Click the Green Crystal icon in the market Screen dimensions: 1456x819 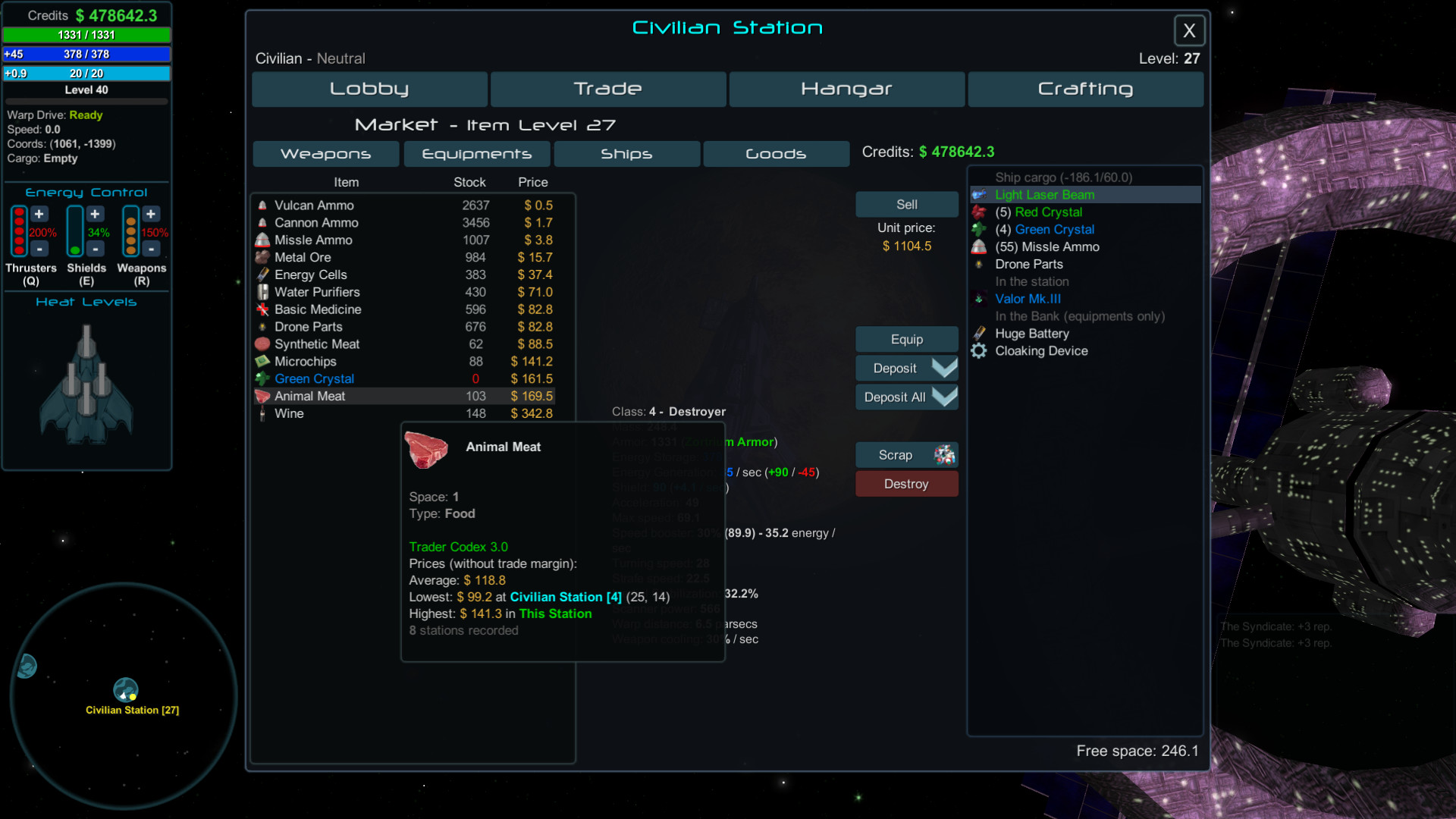tap(262, 378)
